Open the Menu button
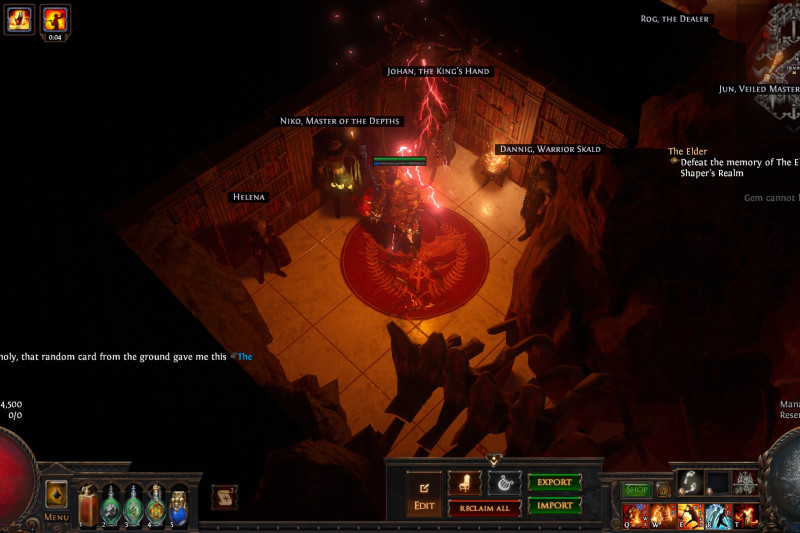The width and height of the screenshot is (800, 533). tap(56, 497)
